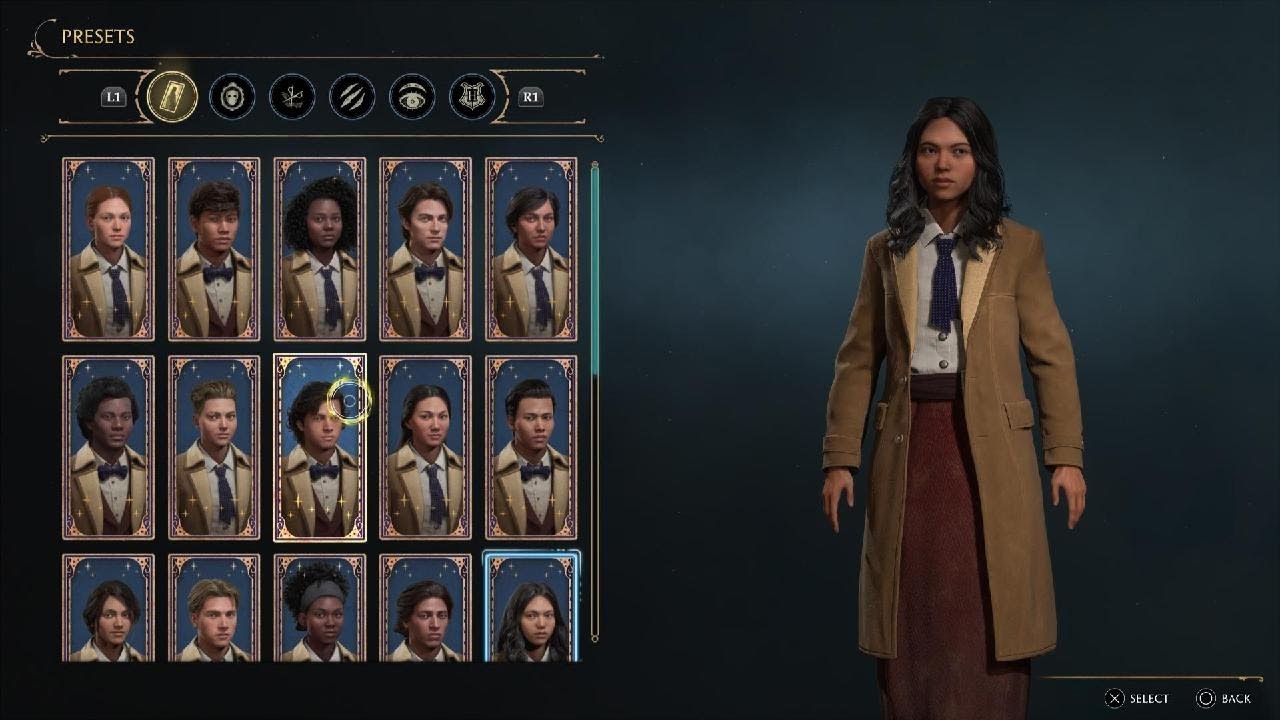The width and height of the screenshot is (1280, 720).
Task: Open the hairstyle scissors tab
Action: [292, 97]
